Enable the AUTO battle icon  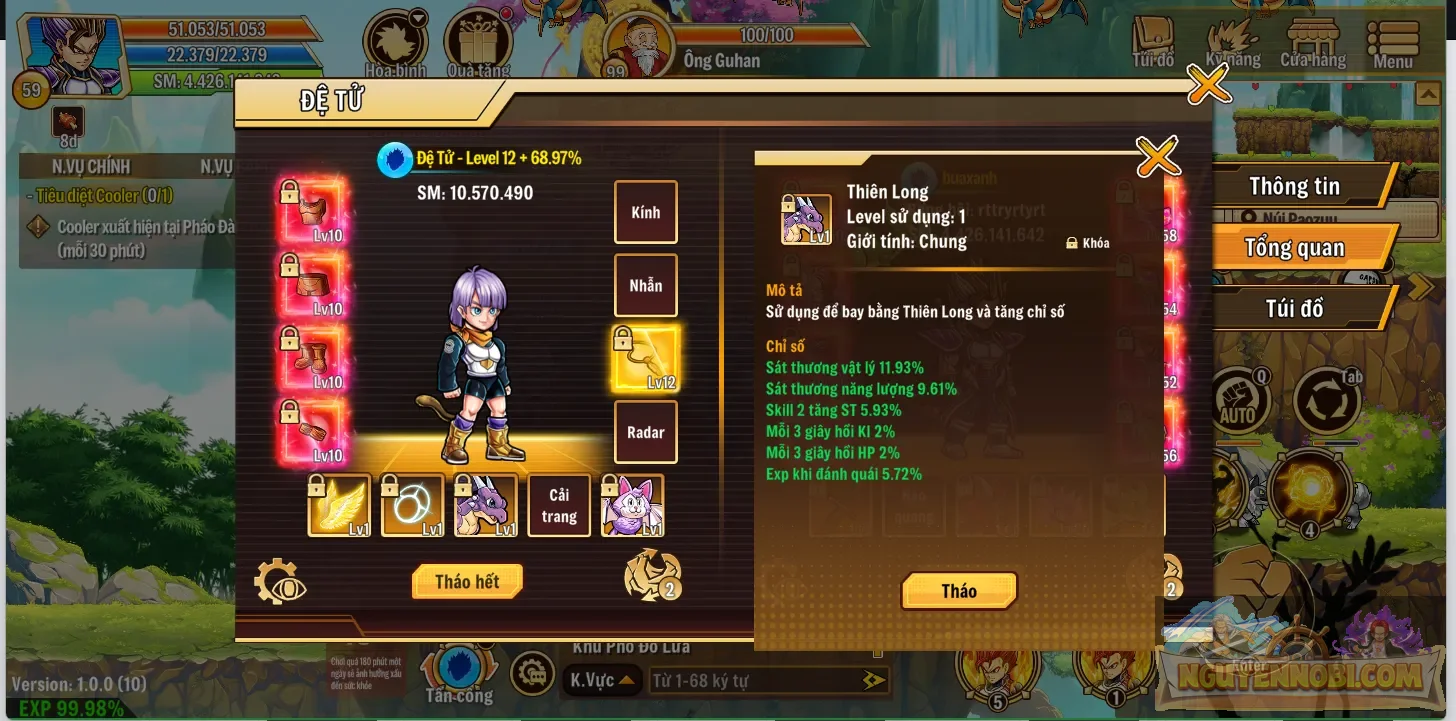tap(1239, 397)
